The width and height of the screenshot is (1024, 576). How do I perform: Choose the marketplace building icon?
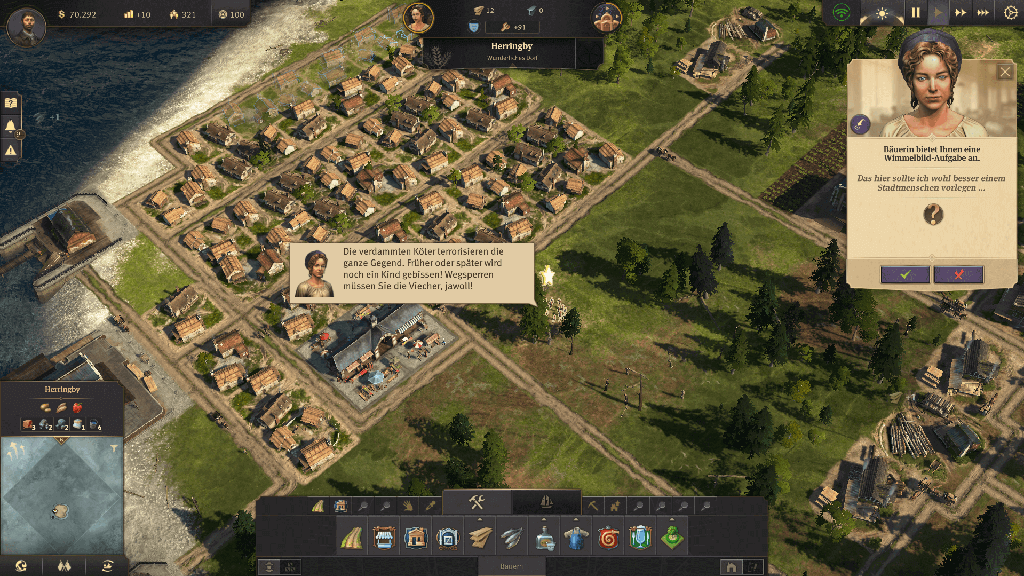(385, 538)
